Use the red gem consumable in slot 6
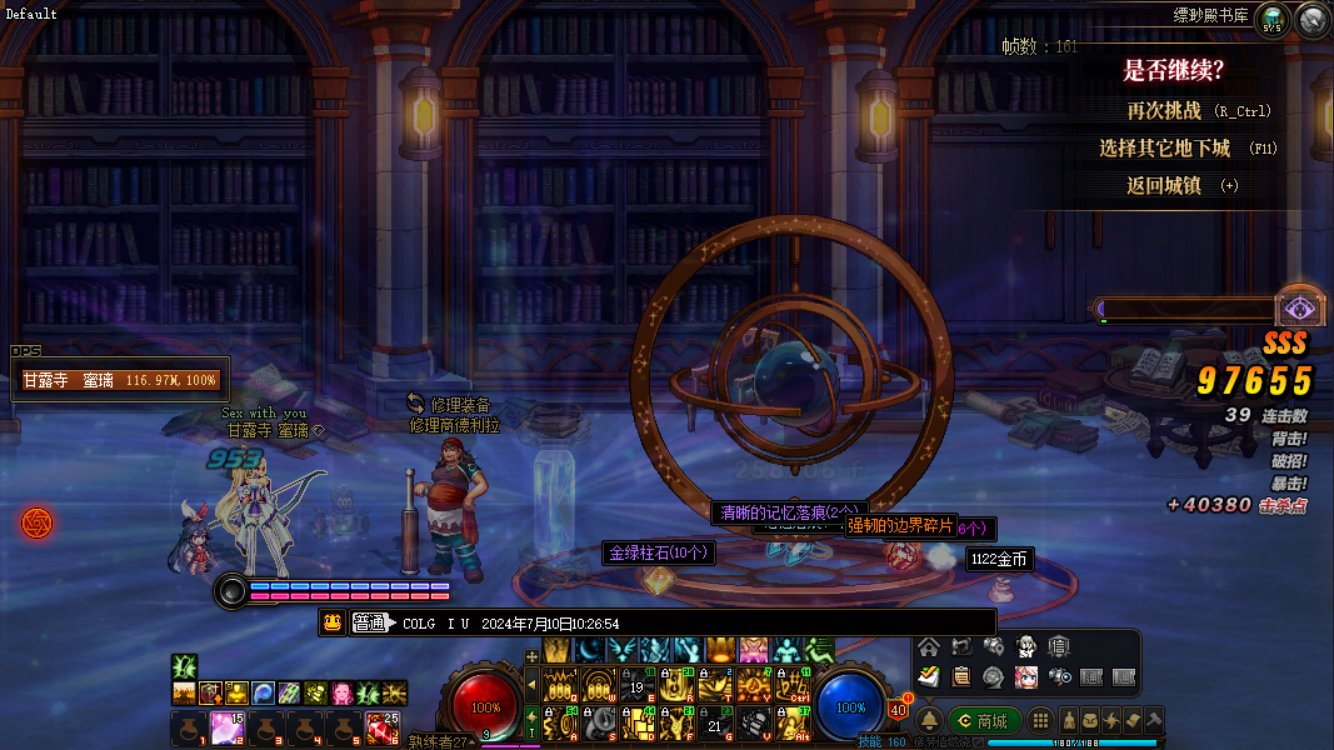 click(381, 728)
